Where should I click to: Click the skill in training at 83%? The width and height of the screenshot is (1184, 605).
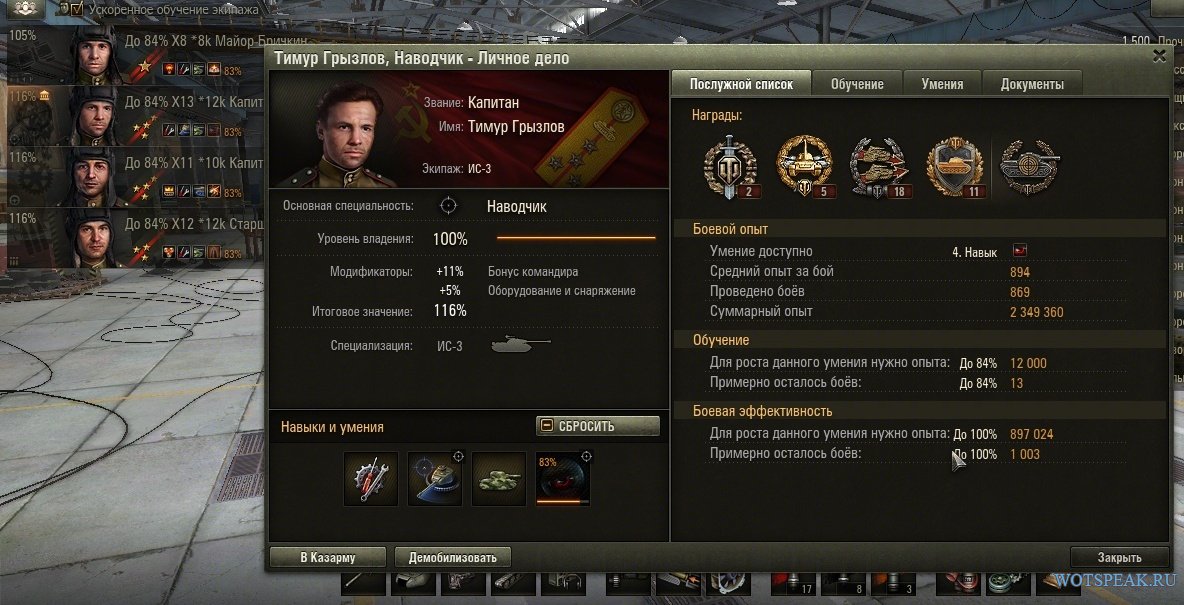click(563, 478)
